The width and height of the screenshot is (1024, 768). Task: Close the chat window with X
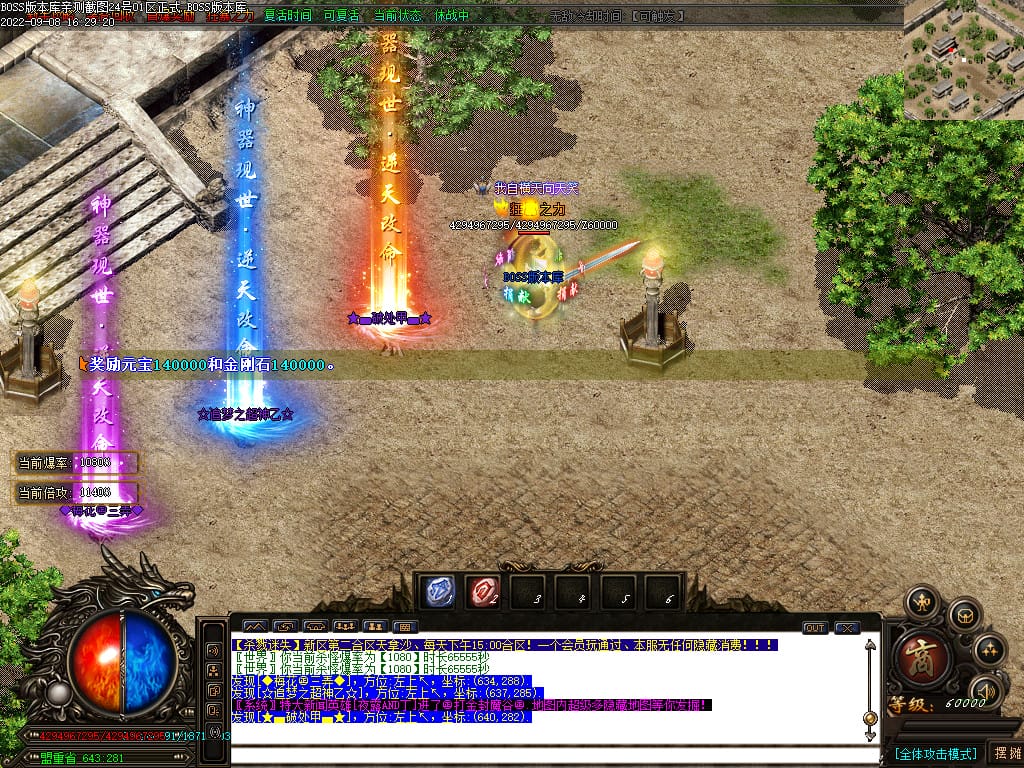pyautogui.click(x=847, y=628)
